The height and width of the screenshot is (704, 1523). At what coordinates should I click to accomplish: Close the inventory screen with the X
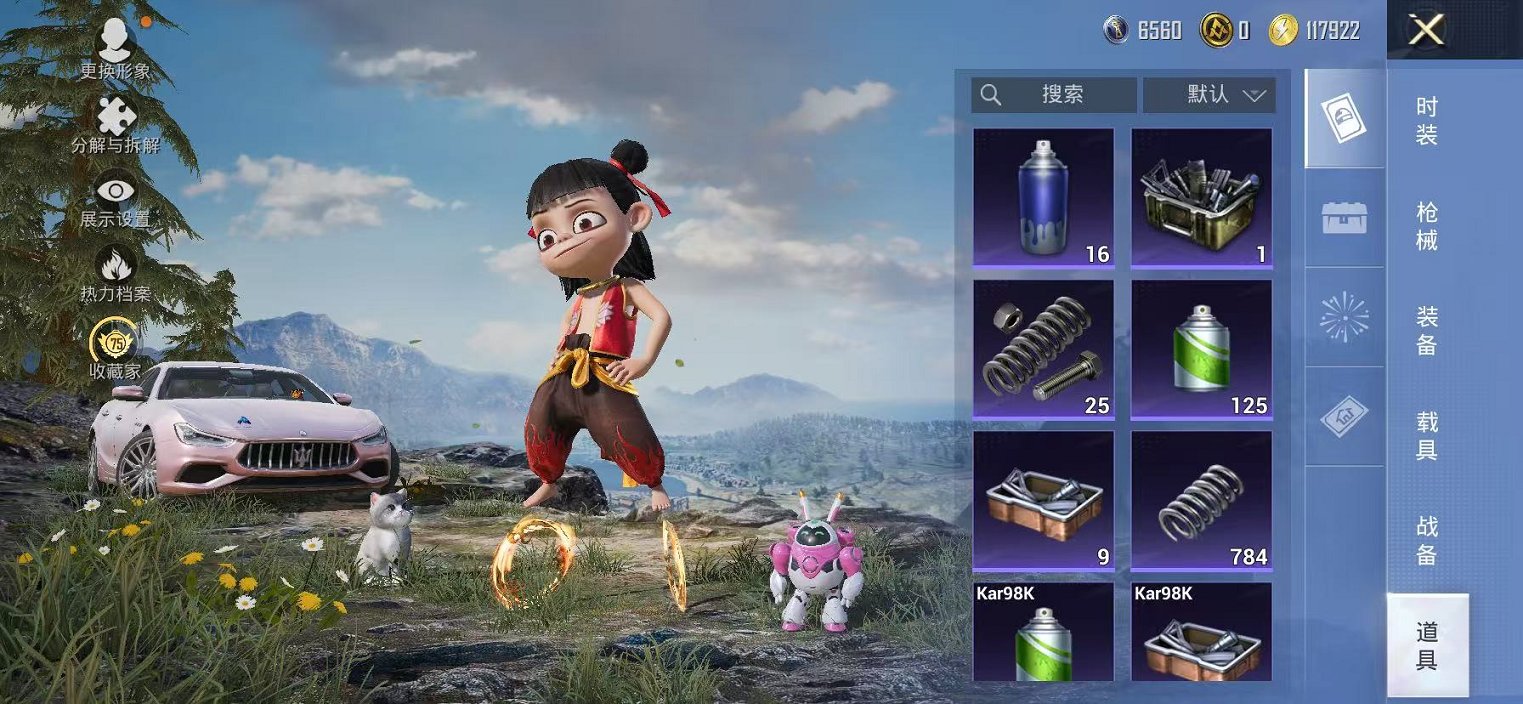1426,30
